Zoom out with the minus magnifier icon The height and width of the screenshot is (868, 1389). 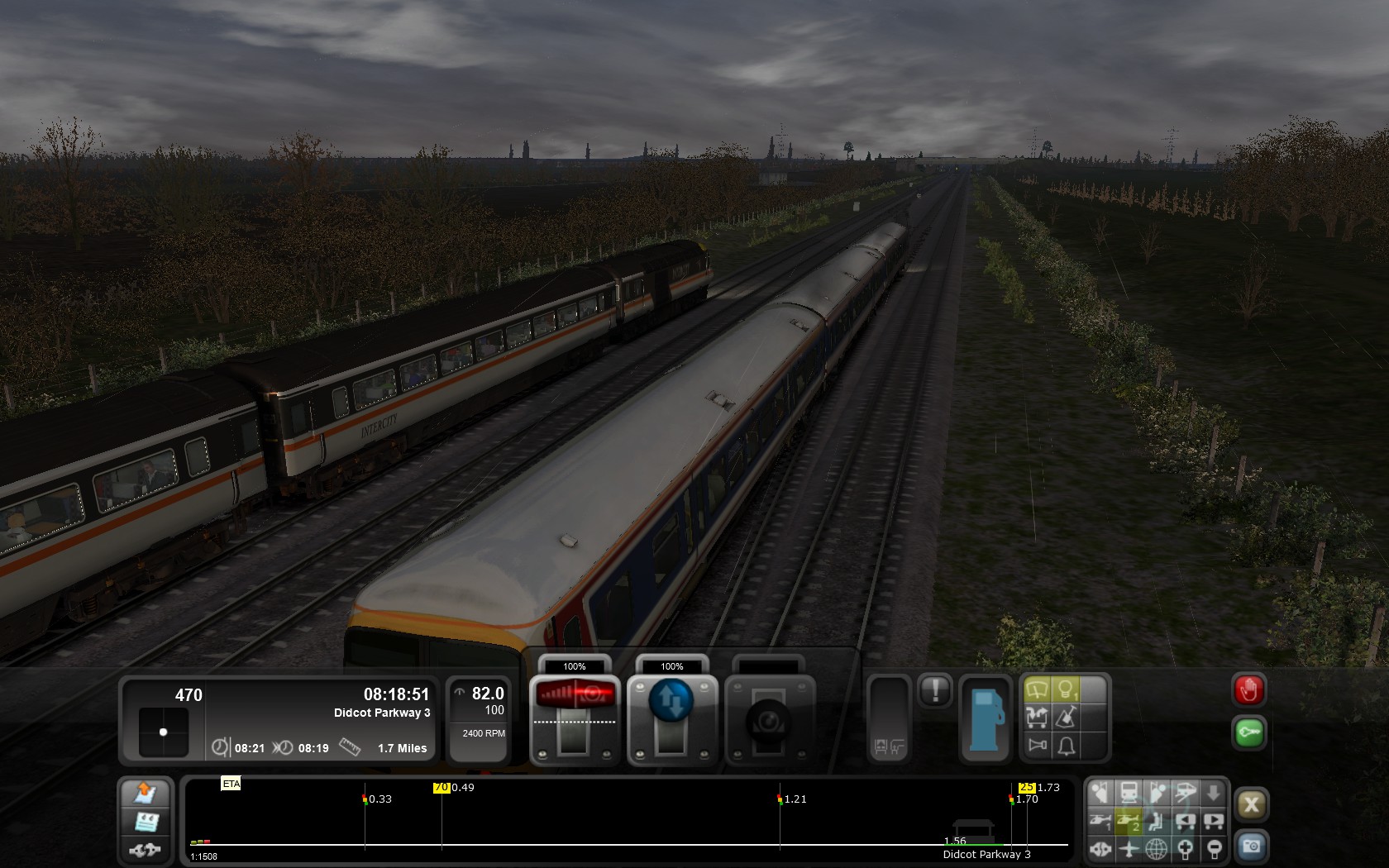pos(1213,848)
